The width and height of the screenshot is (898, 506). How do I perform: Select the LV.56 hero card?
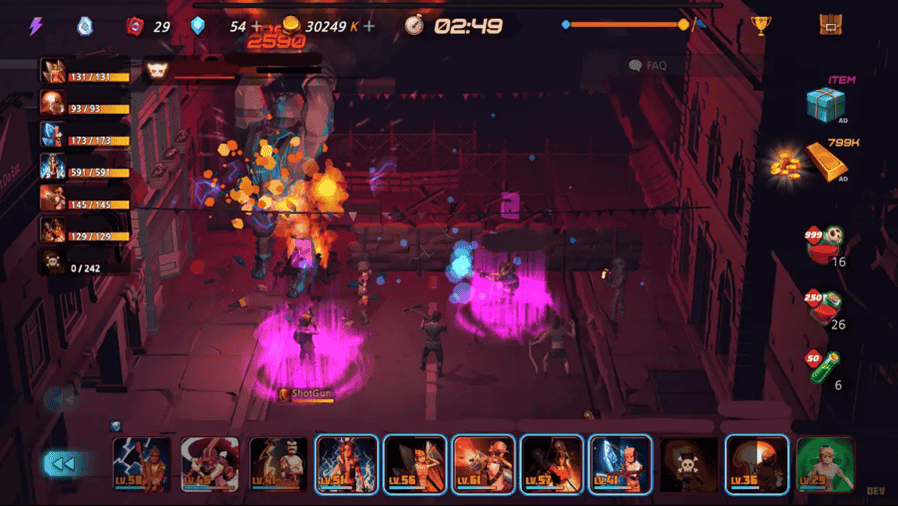pos(415,465)
